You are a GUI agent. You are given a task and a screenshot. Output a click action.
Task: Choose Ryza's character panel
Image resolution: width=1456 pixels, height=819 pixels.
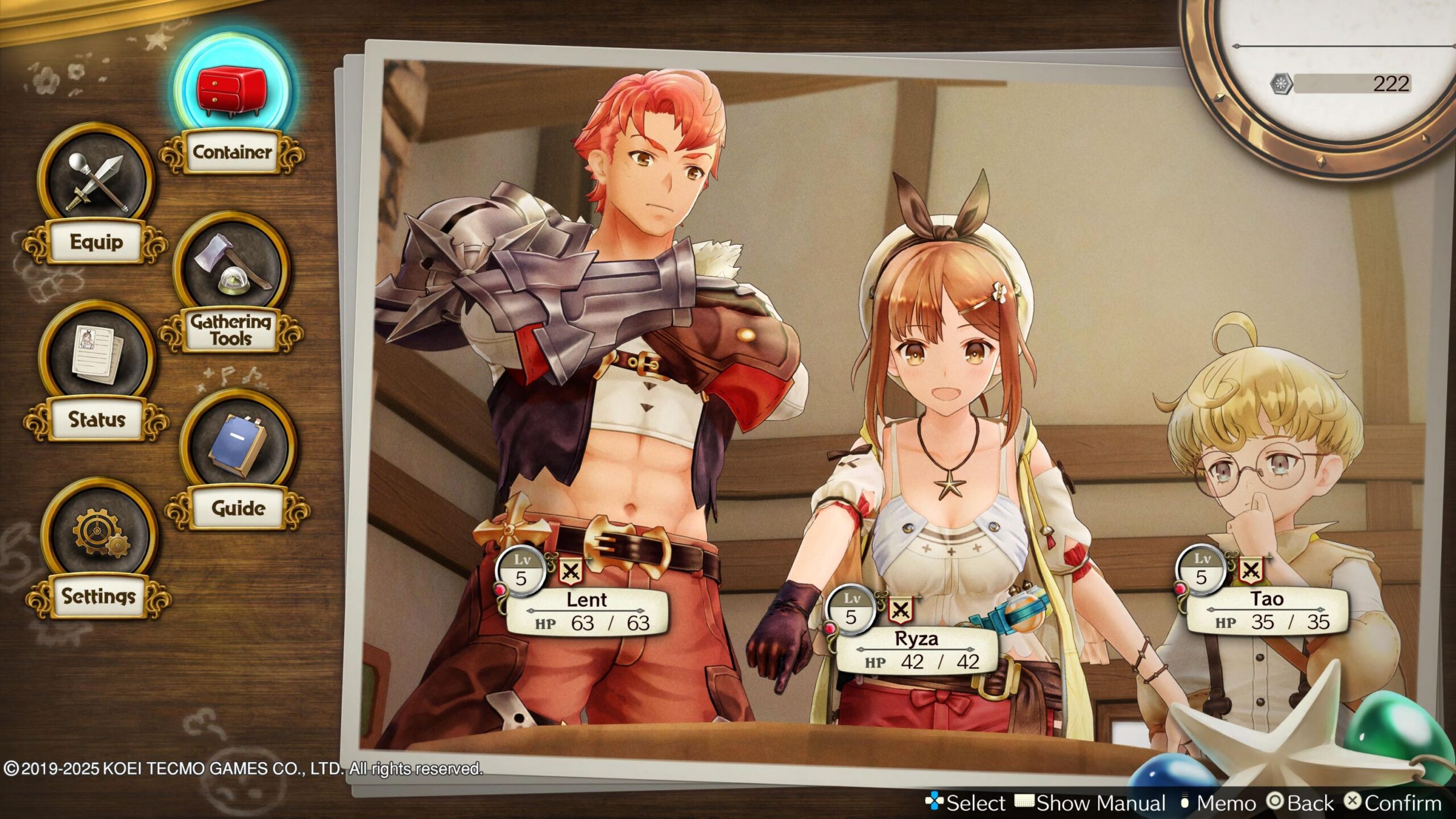pyautogui.click(x=916, y=650)
